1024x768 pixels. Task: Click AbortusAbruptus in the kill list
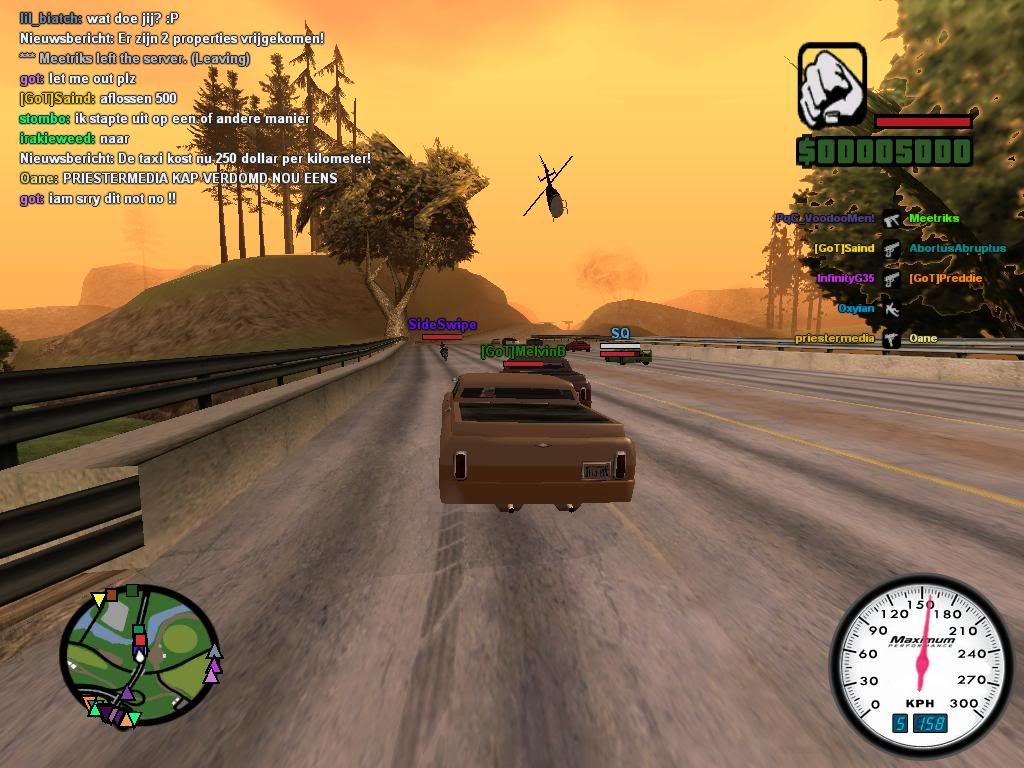coord(957,248)
